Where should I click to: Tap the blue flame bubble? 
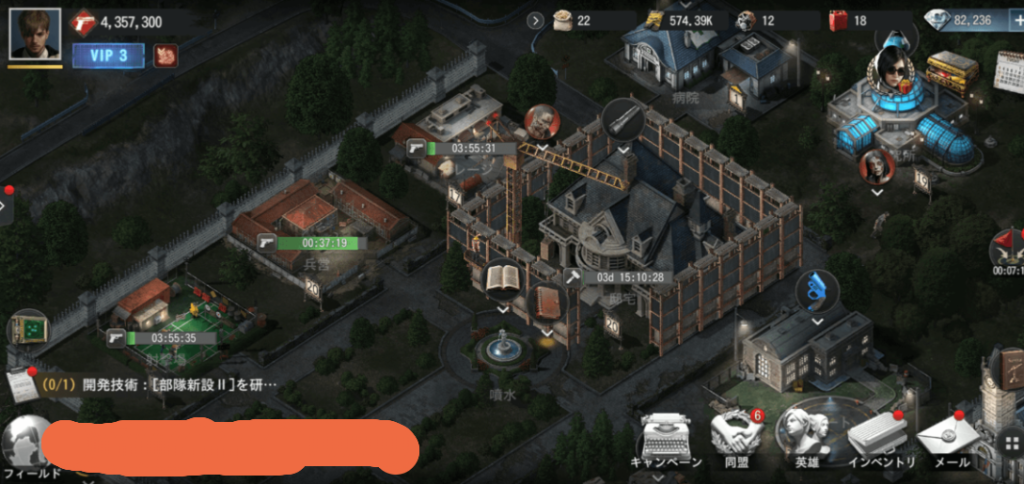[x=817, y=290]
